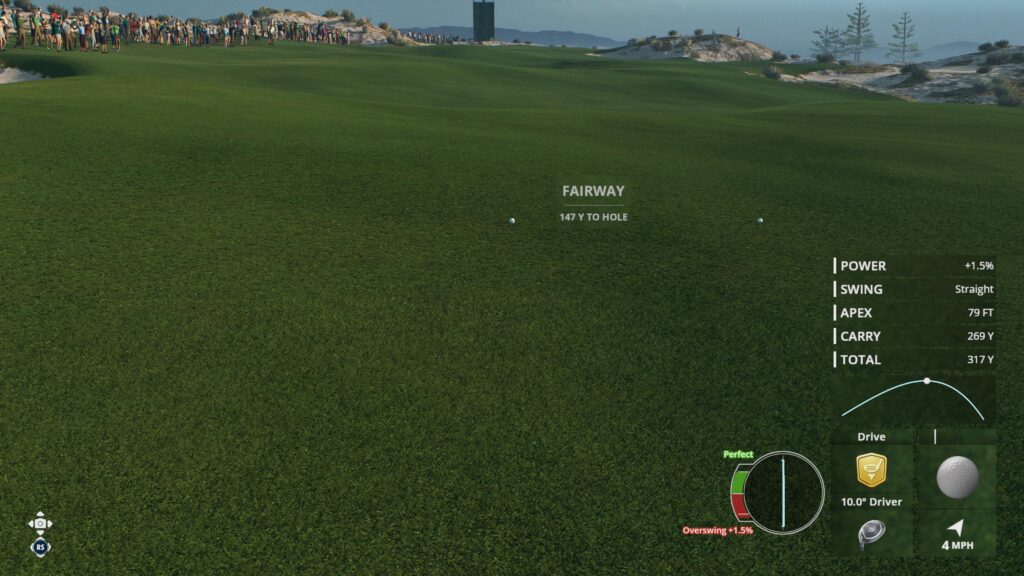
Task: Choose the 10.0° Driver club label
Action: 871,502
